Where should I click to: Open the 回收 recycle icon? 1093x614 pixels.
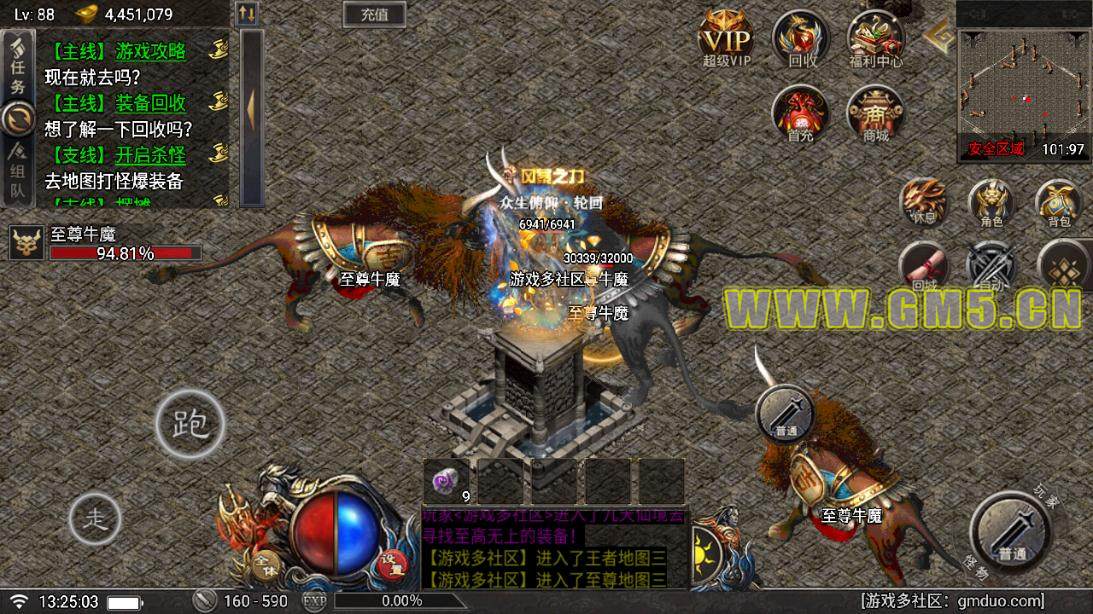801,40
